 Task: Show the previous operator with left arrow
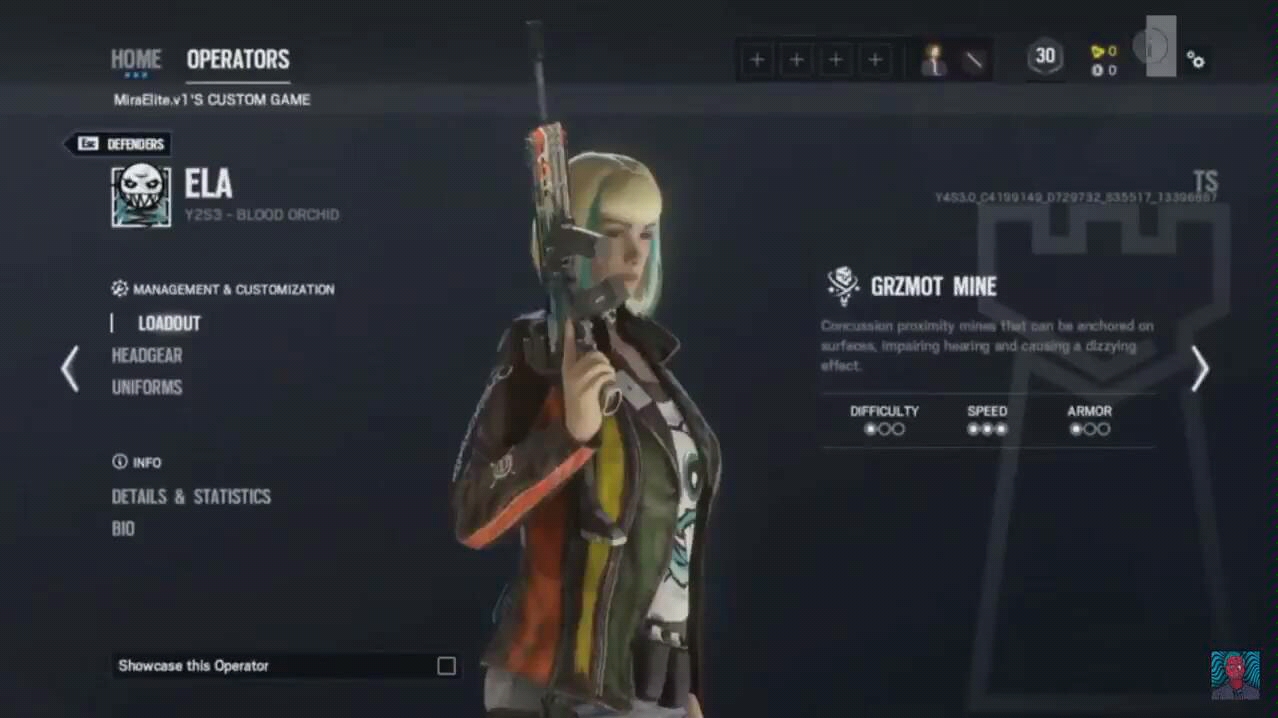coord(70,369)
